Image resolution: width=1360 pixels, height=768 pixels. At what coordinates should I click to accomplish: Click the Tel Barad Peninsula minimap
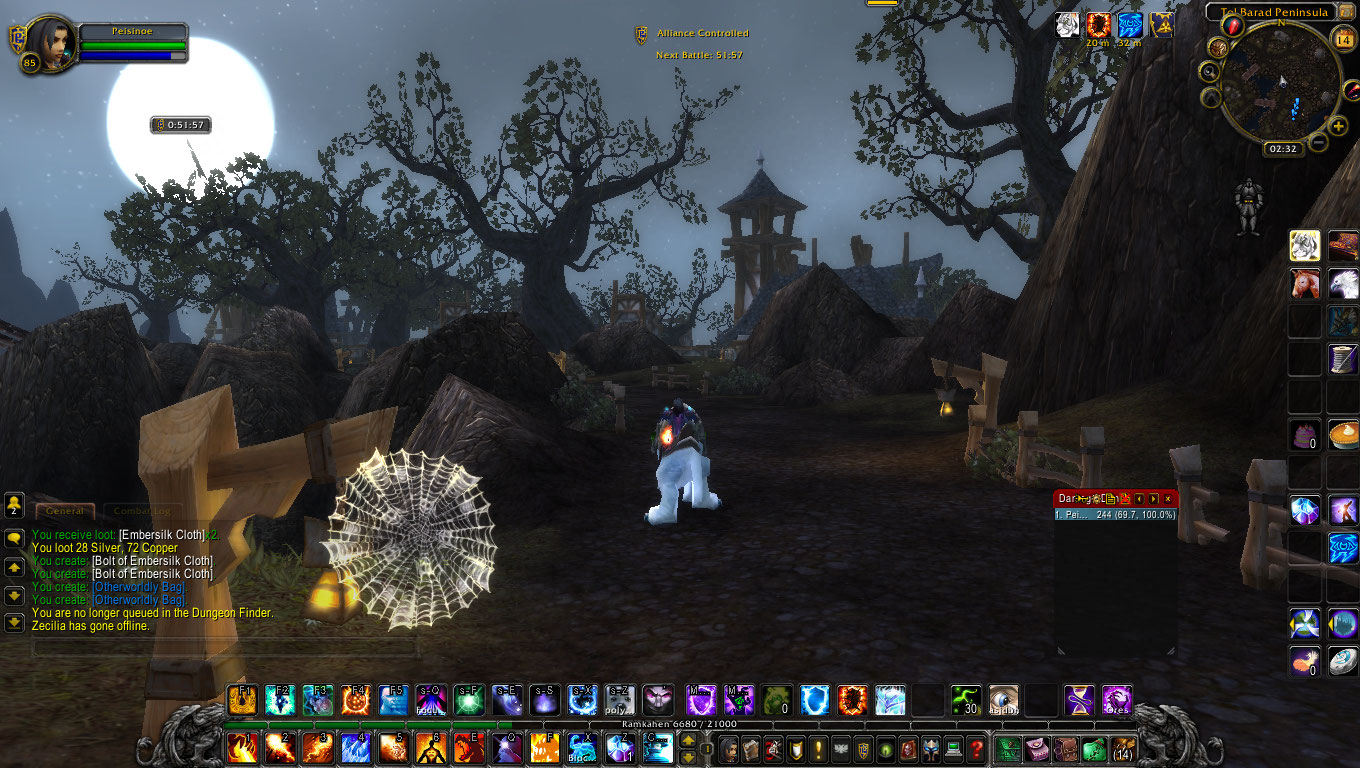coord(1281,83)
